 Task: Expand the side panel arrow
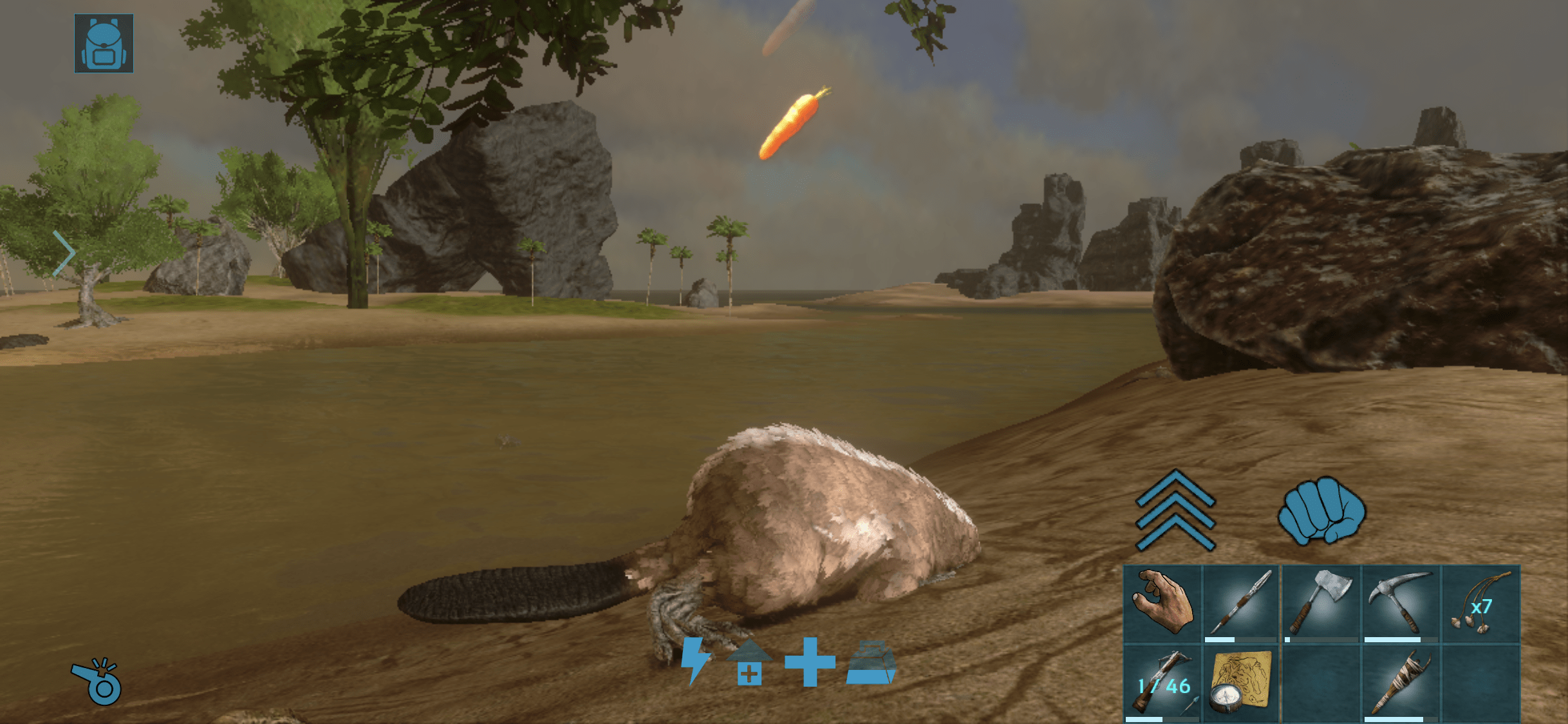[x=64, y=253]
